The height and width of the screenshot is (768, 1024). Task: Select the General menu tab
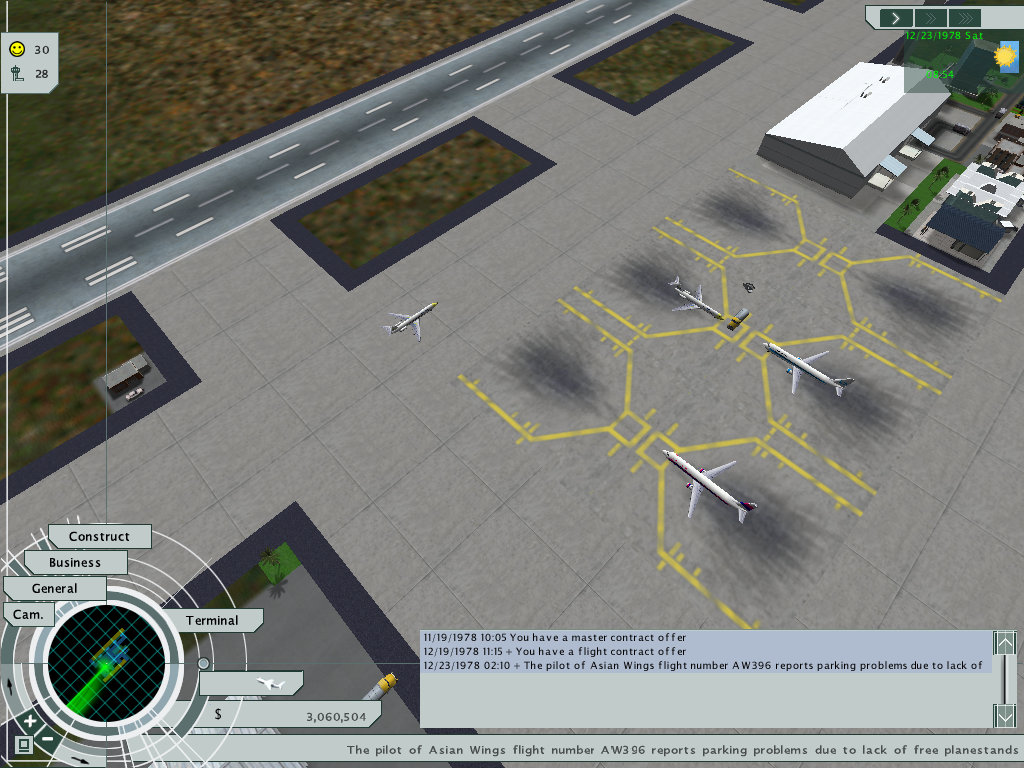[54, 589]
